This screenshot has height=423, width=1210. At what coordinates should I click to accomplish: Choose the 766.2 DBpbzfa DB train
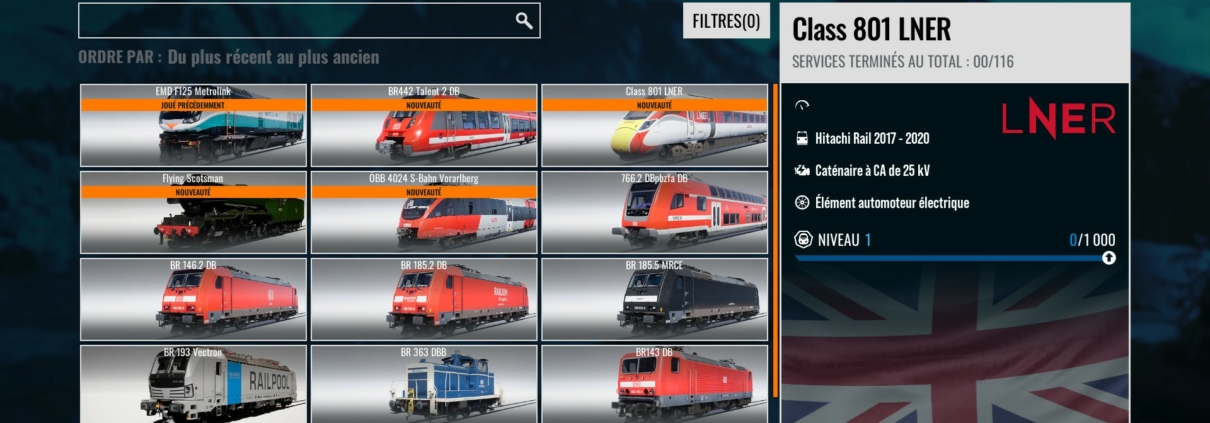[655, 212]
